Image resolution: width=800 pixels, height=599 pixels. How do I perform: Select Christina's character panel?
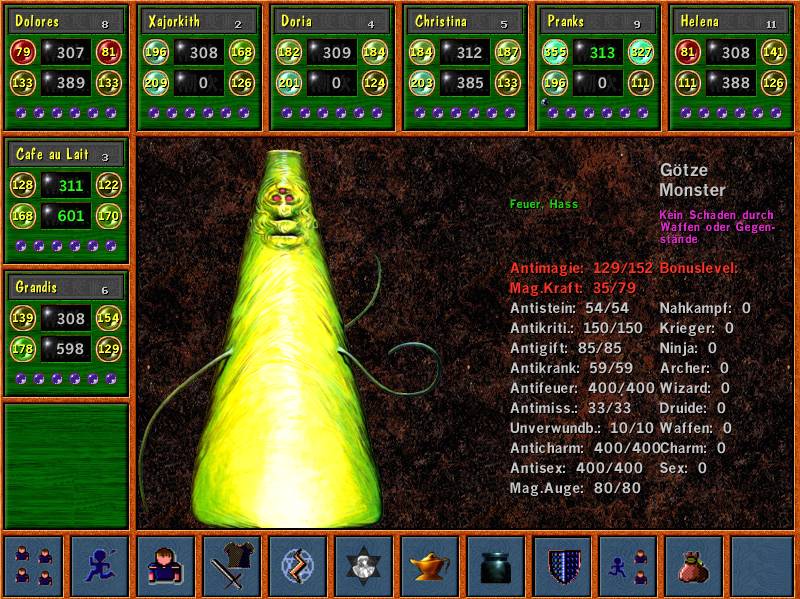464,67
